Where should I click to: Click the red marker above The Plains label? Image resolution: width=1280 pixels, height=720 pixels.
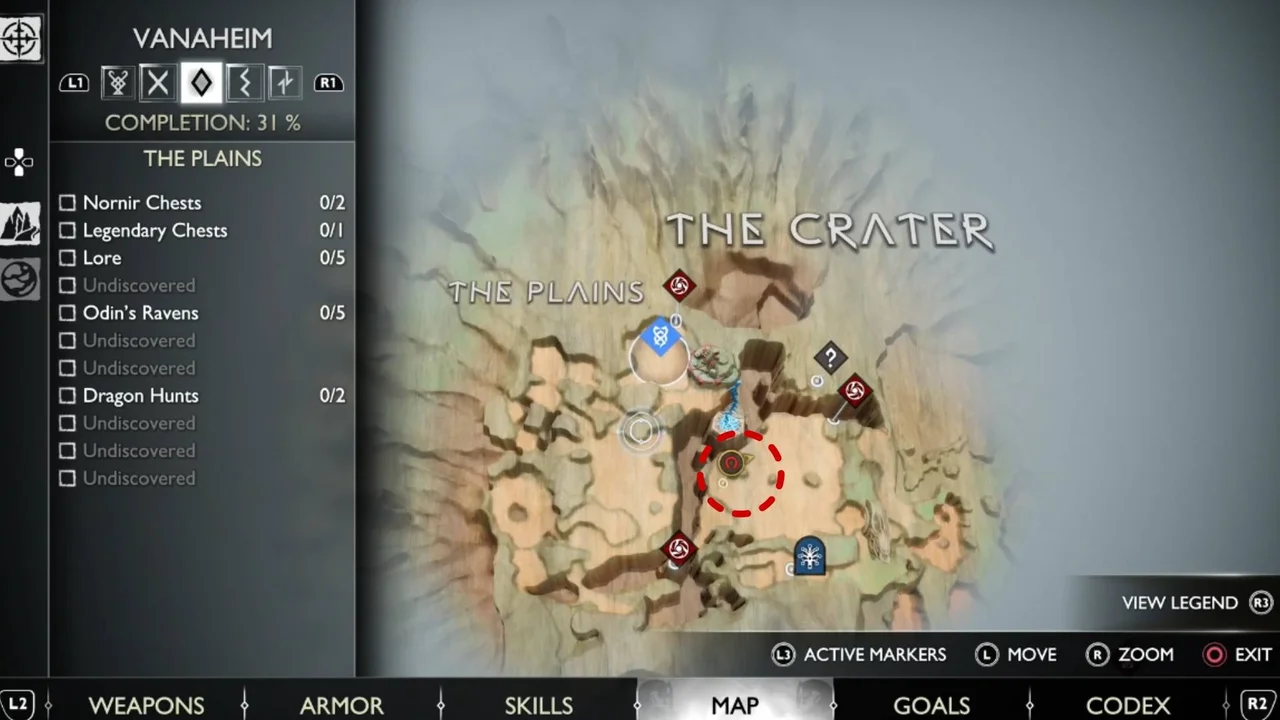coord(679,287)
